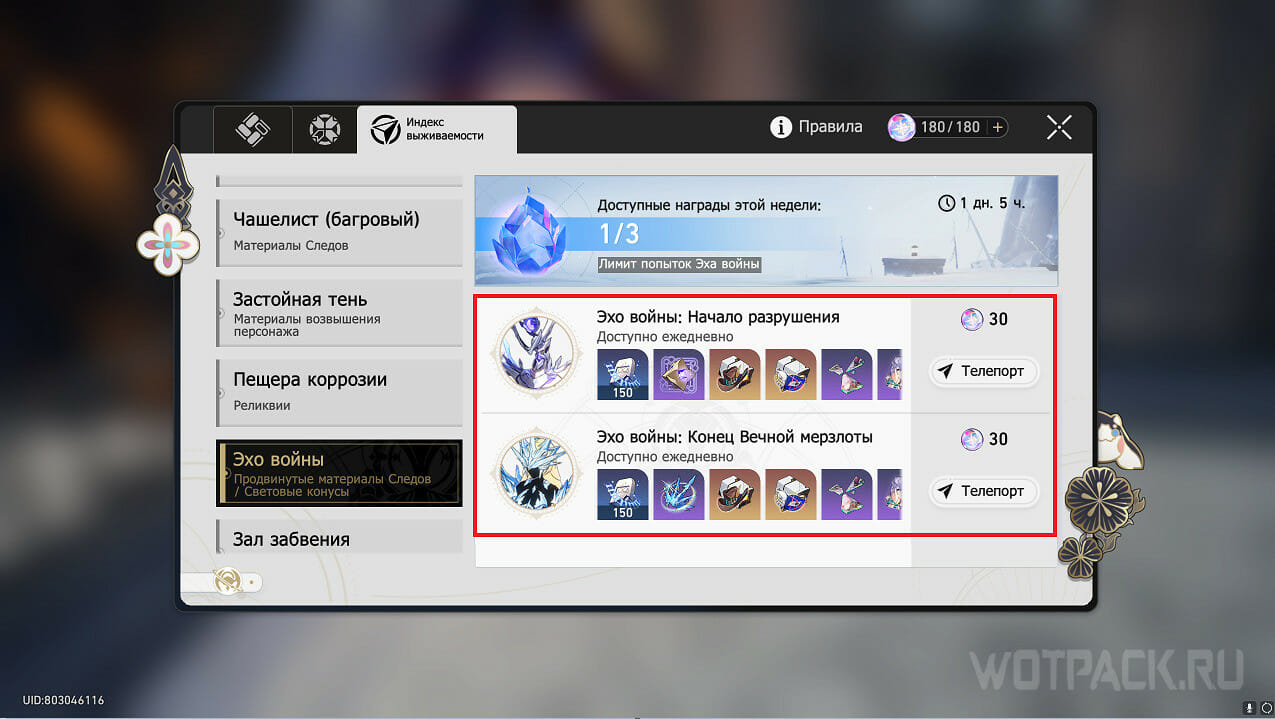The width and height of the screenshot is (1275, 719).
Task: Switch to the Индекс выживаемости tab
Action: coord(437,129)
